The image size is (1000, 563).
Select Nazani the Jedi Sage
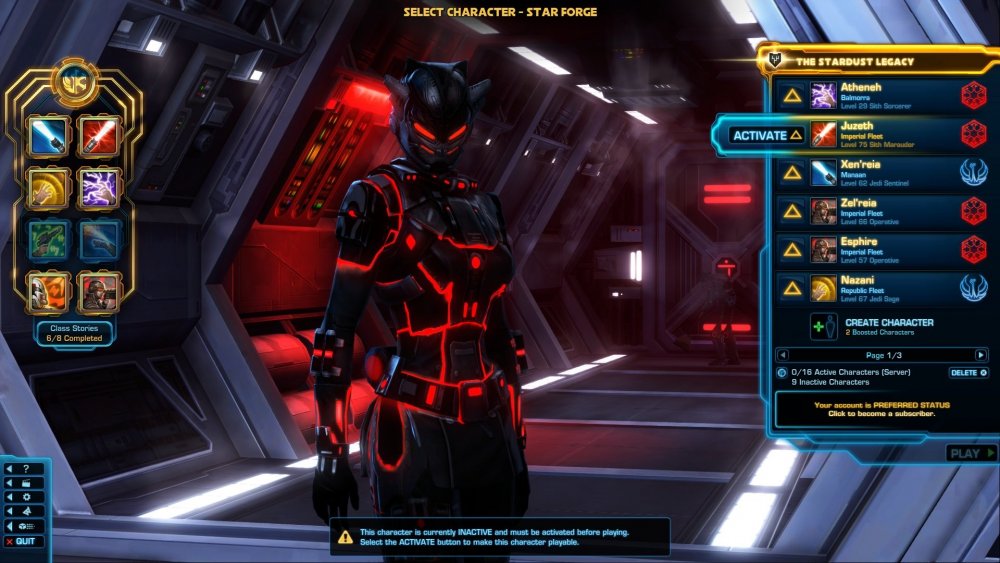(x=880, y=288)
